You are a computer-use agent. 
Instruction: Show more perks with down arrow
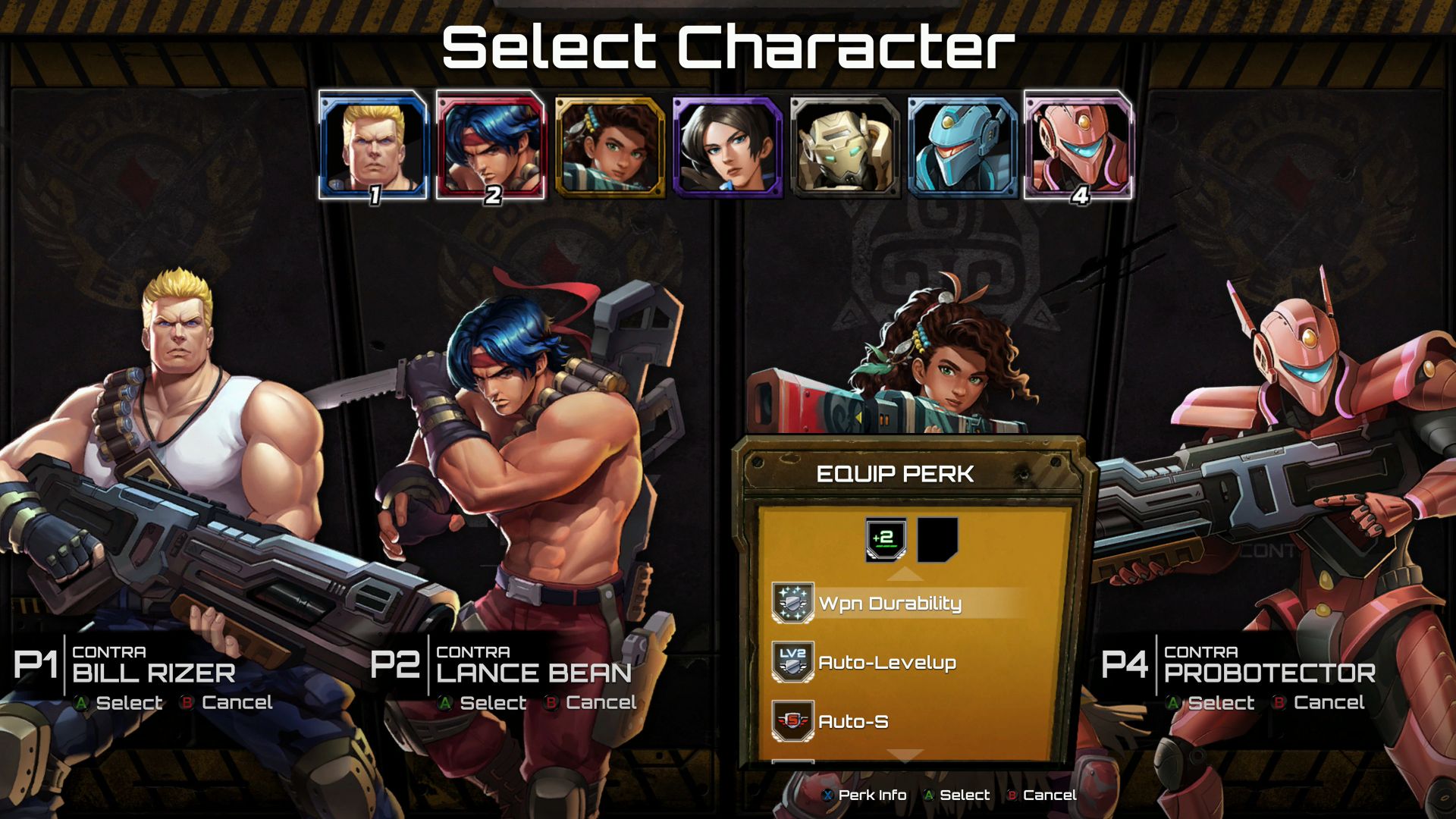[905, 755]
